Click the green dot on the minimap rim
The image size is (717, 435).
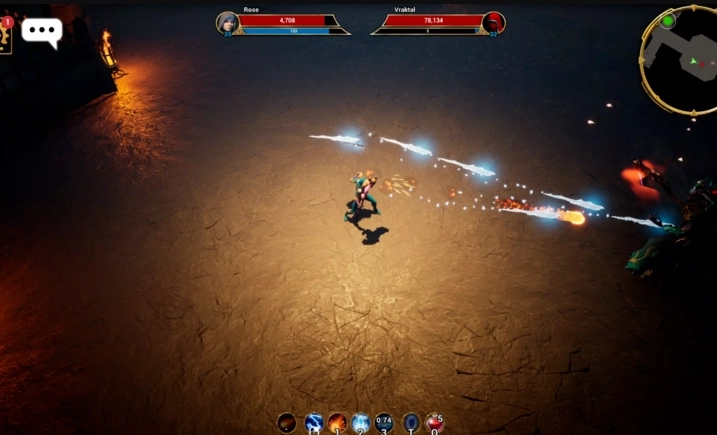tap(667, 20)
